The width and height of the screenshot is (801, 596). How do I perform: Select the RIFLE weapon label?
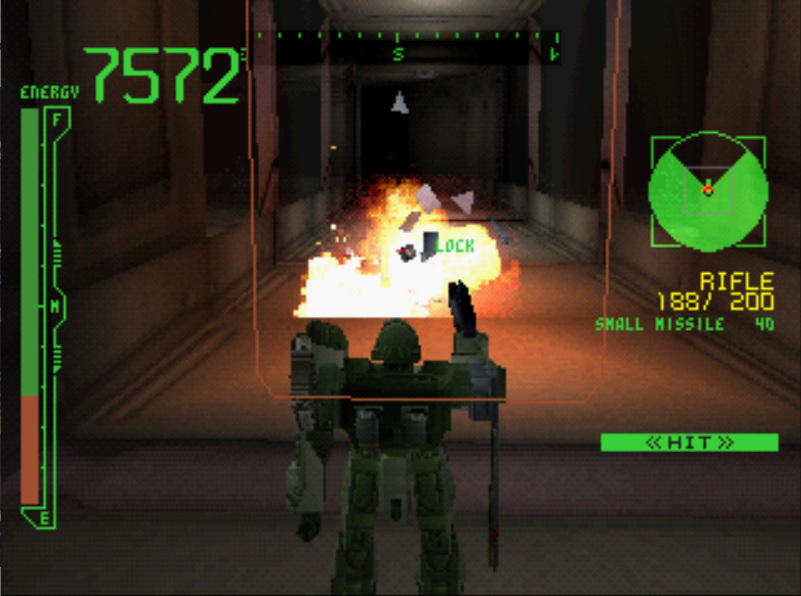pyautogui.click(x=736, y=281)
